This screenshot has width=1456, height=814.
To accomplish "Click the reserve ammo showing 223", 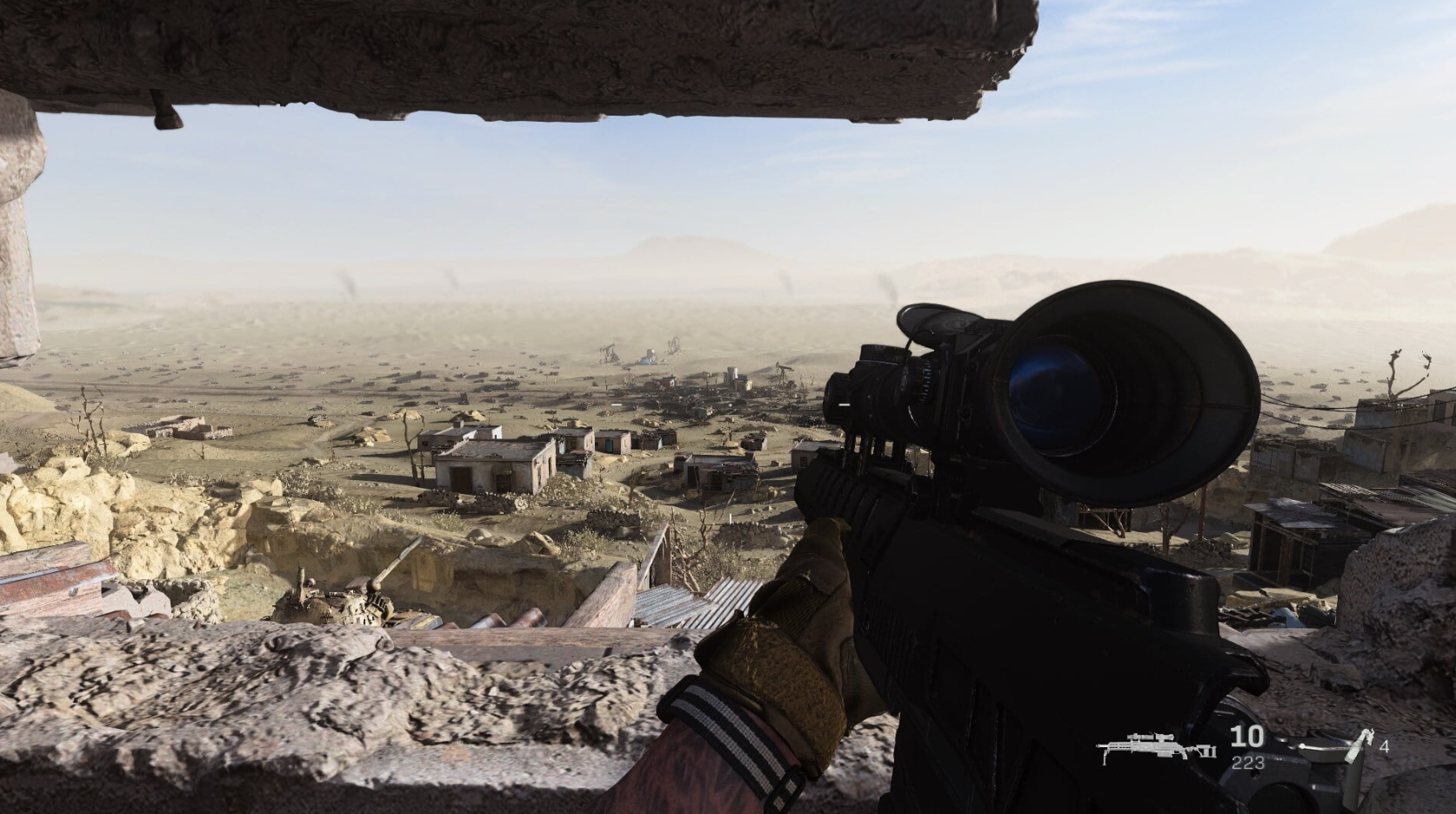I will point(1248,763).
